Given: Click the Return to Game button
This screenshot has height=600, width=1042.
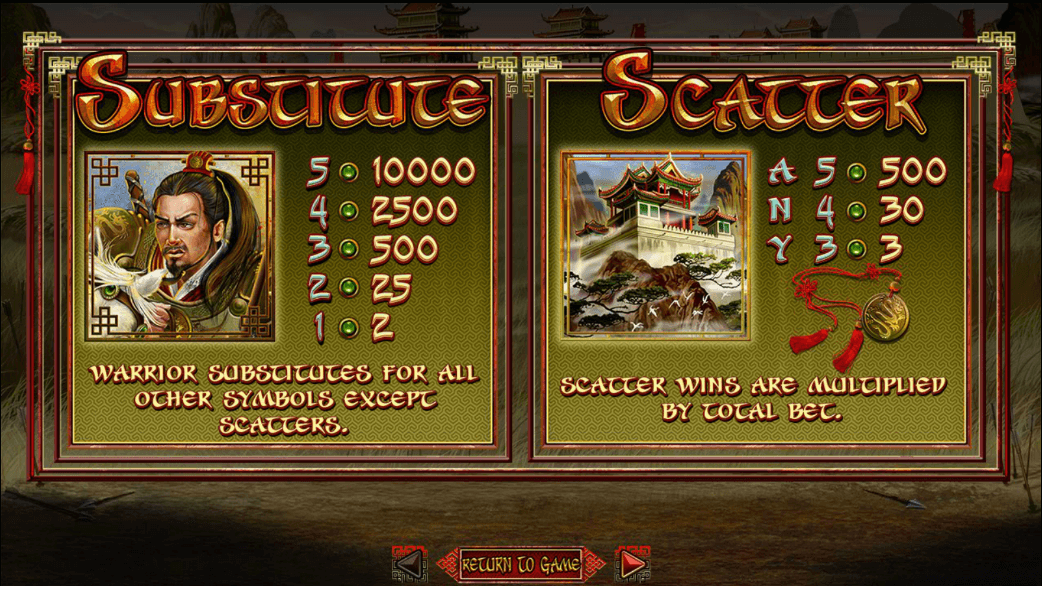Looking at the screenshot, I should pos(520,565).
